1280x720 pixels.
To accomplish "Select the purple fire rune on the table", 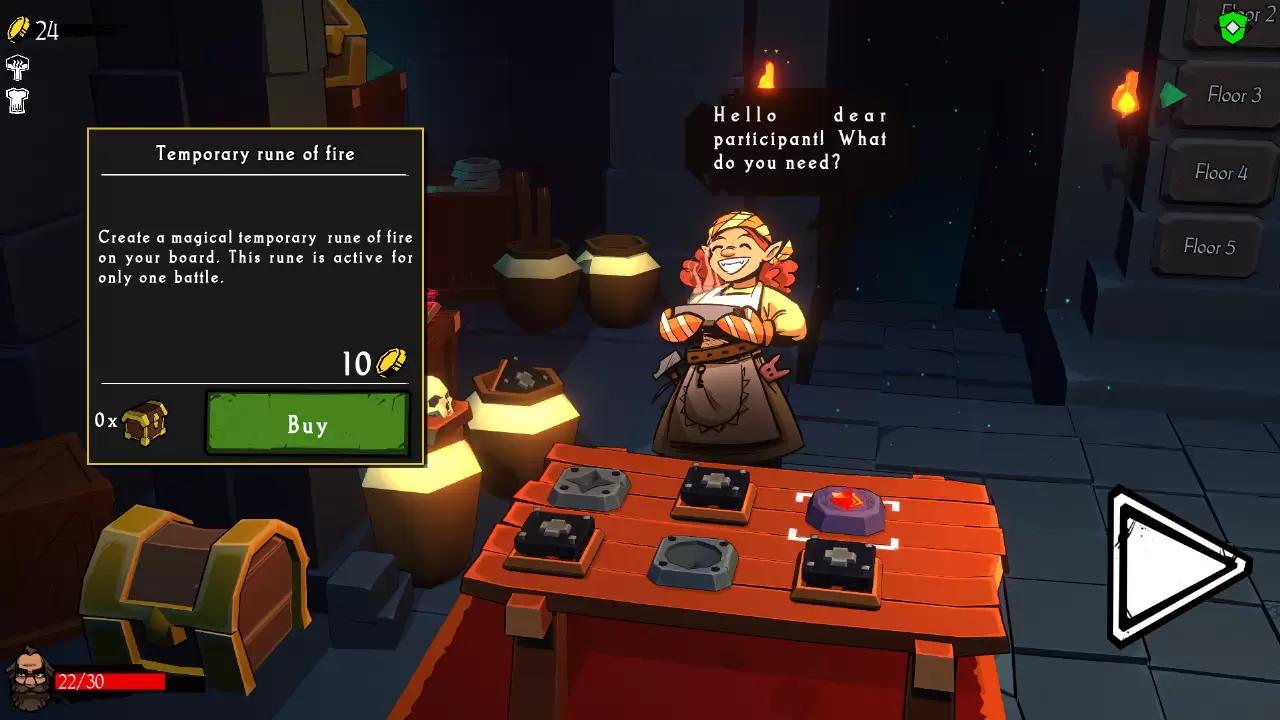I will [846, 510].
